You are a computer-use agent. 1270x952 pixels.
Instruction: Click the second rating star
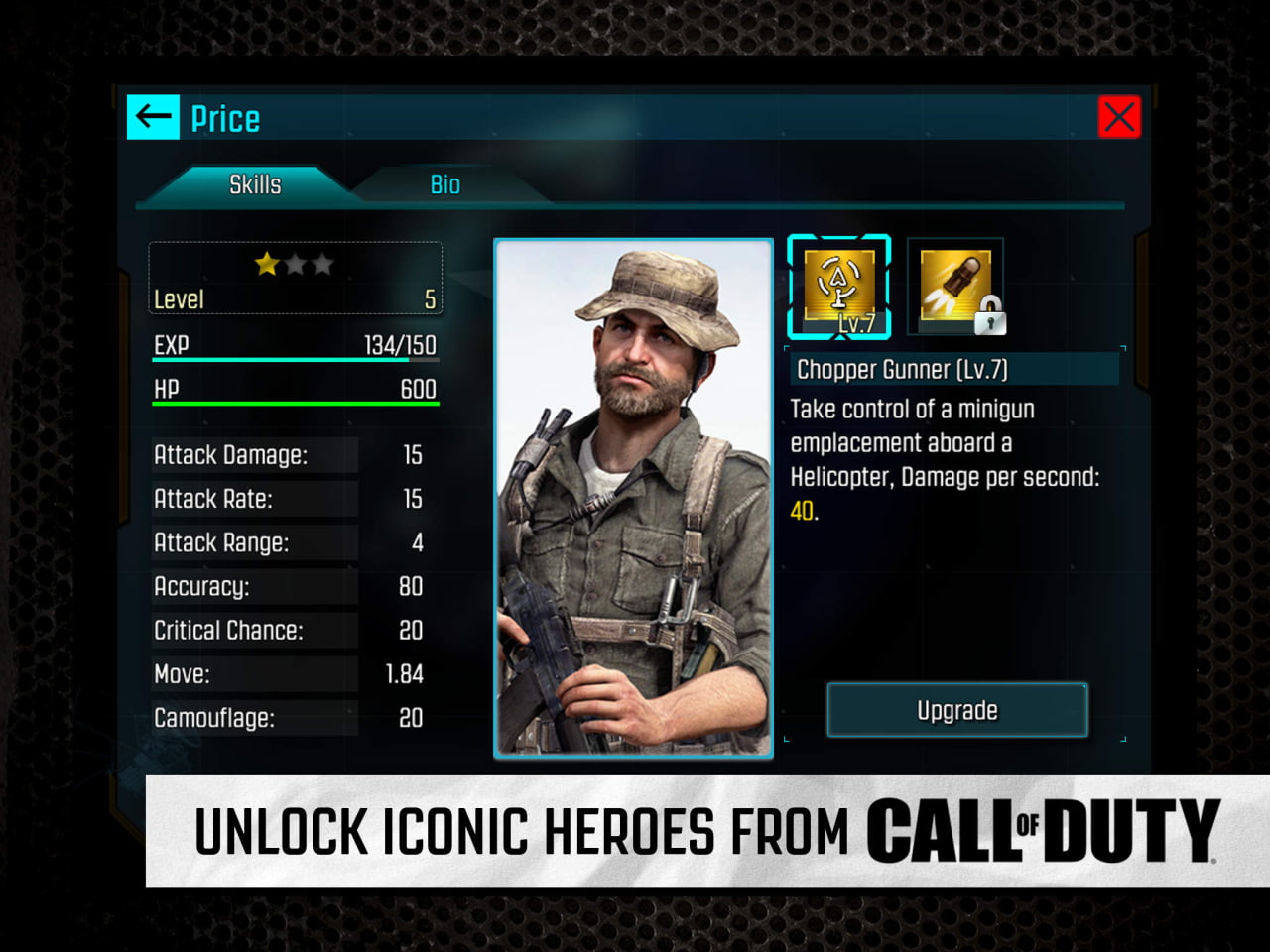point(295,264)
